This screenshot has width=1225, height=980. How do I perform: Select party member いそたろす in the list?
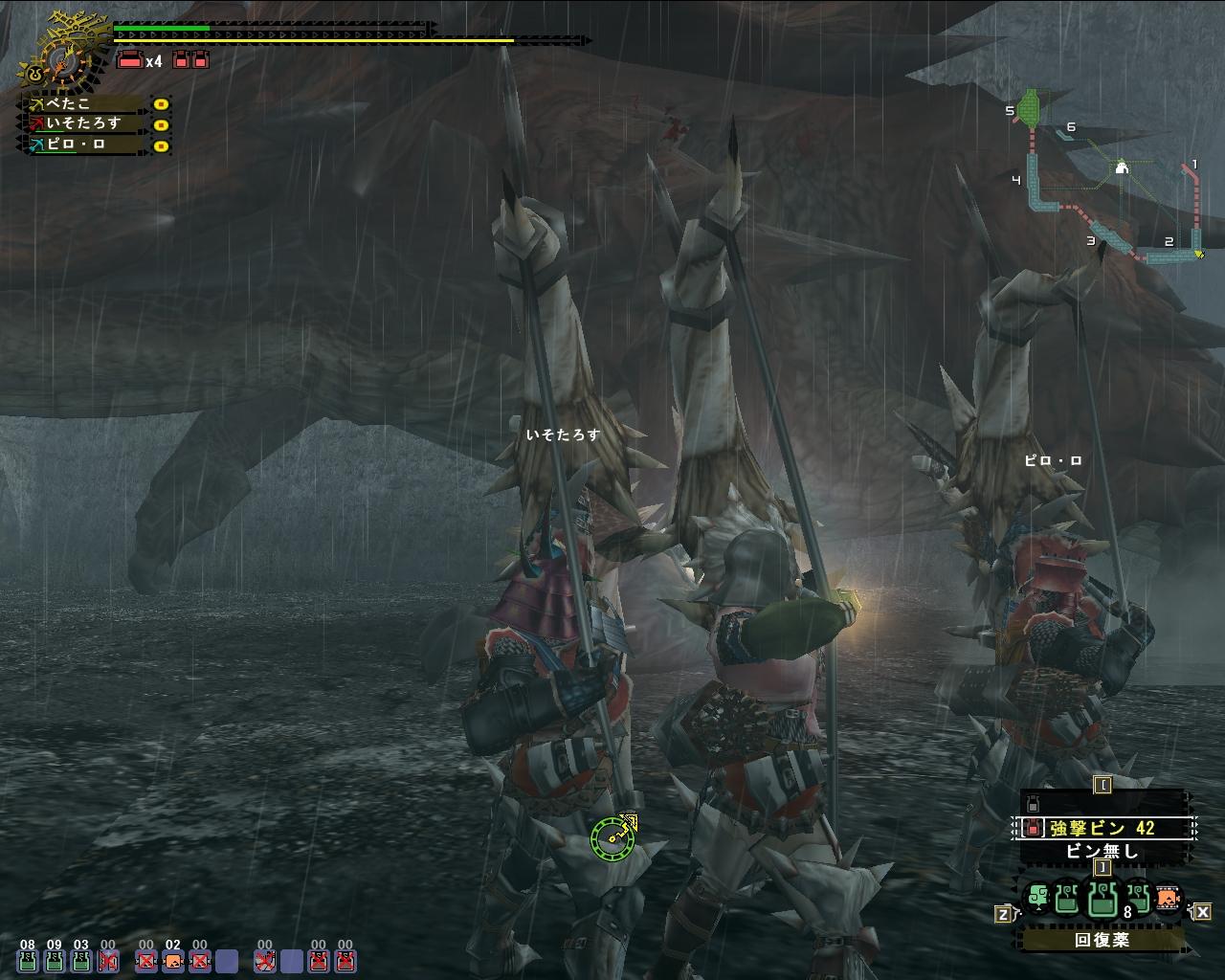(86, 123)
